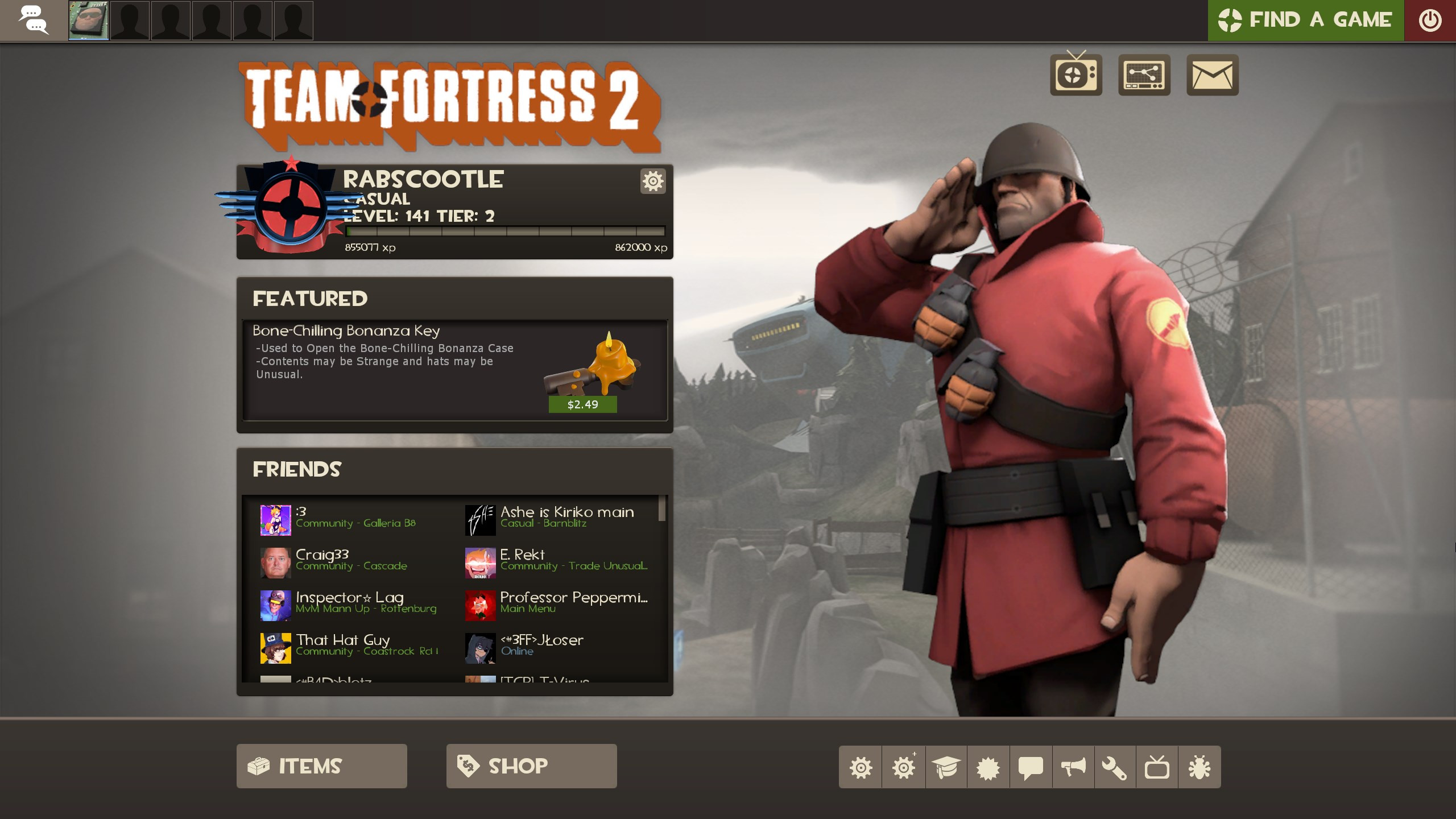Buy the Bone-Chilling Bonanza Key for $2.49
This screenshot has height=819, width=1456.
click(582, 405)
